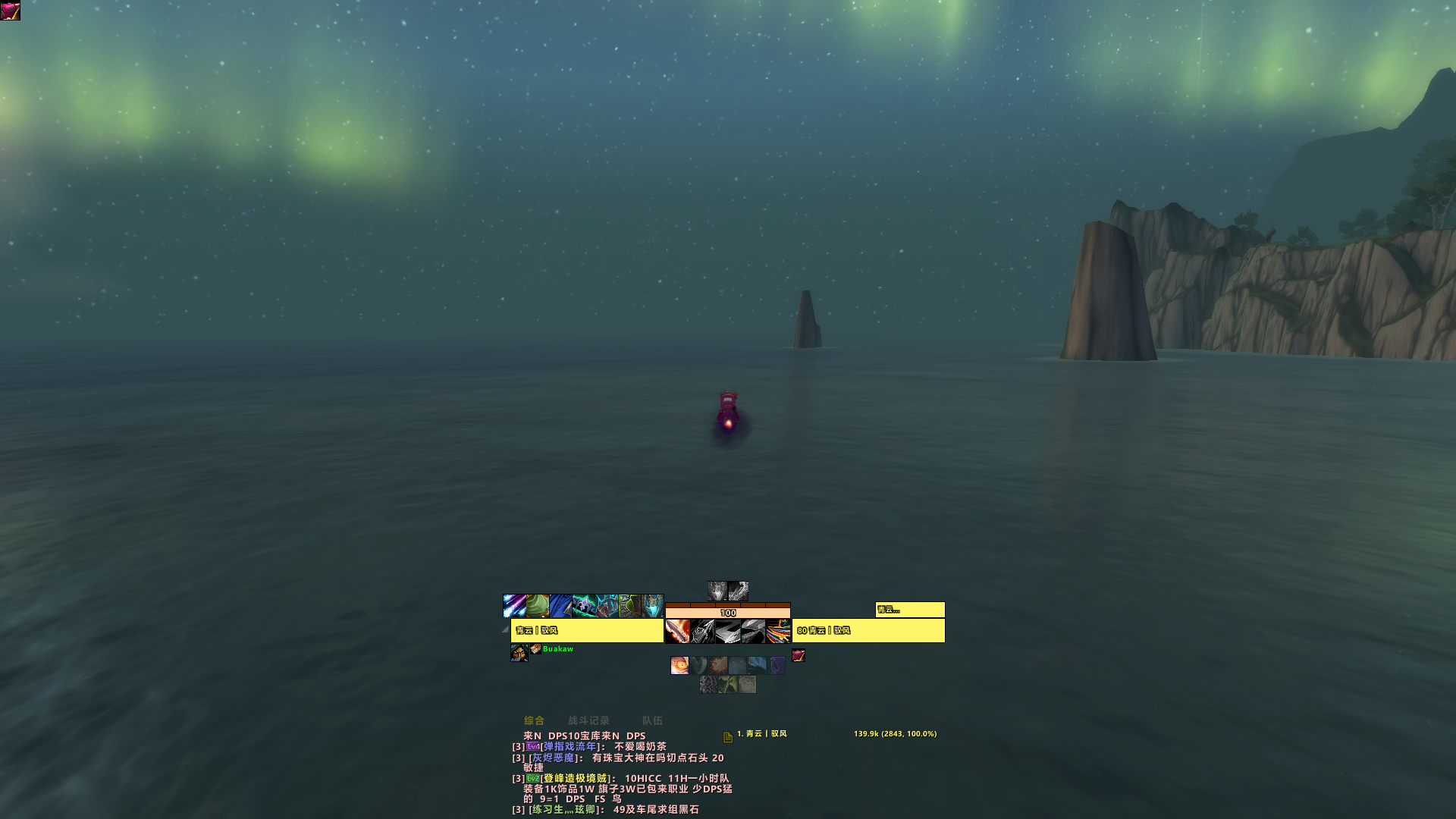The width and height of the screenshot is (1456, 819).
Task: Click the 练习生灬玹卿 name link in chat
Action: pos(563,810)
